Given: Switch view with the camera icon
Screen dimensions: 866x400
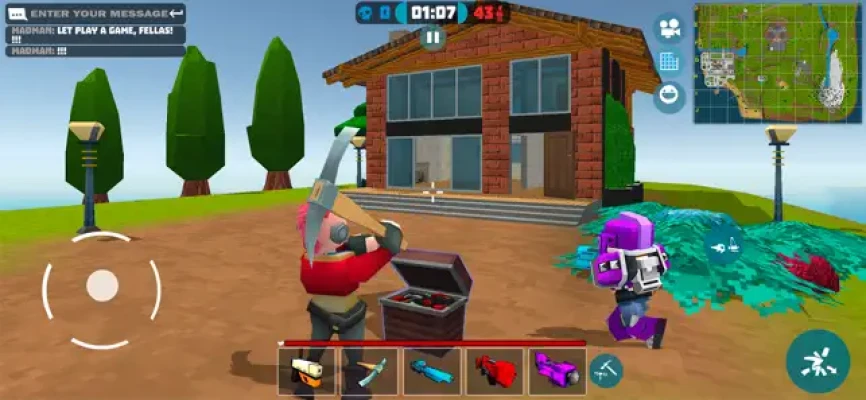Looking at the screenshot, I should (669, 29).
